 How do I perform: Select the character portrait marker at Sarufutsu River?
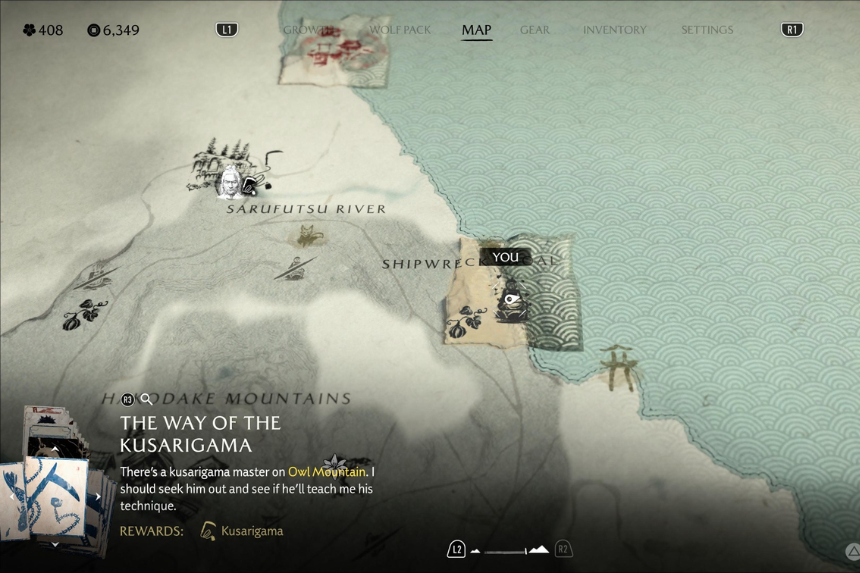[230, 183]
